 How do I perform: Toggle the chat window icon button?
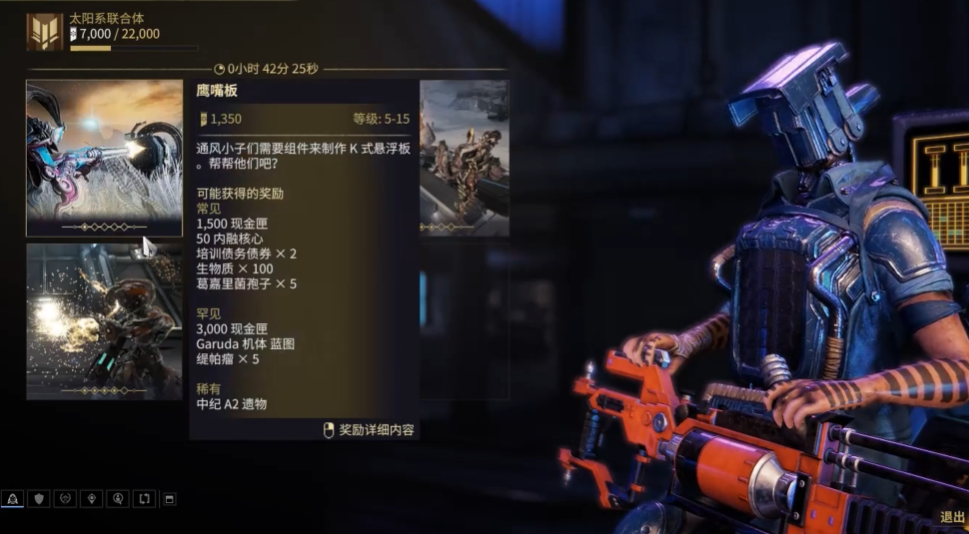coord(169,499)
